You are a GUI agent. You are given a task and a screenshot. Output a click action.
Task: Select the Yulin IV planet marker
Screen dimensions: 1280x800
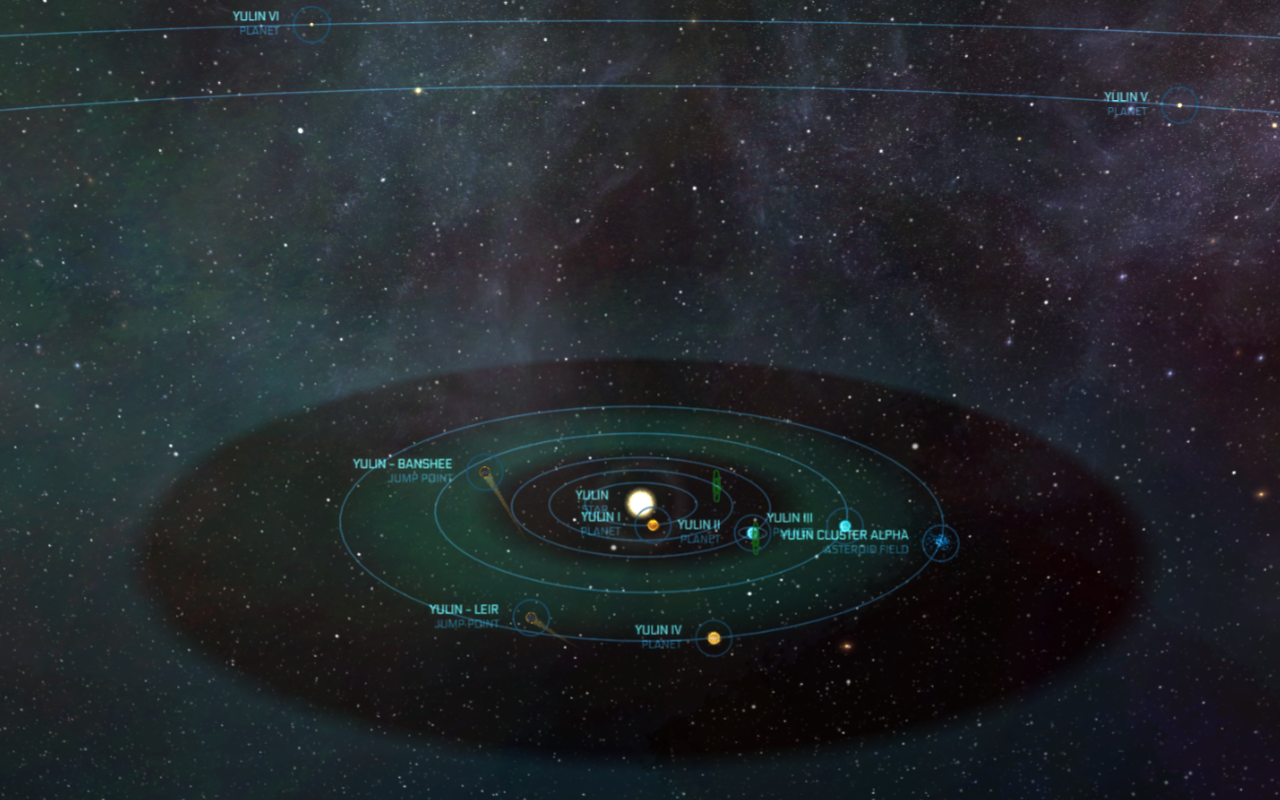click(714, 638)
